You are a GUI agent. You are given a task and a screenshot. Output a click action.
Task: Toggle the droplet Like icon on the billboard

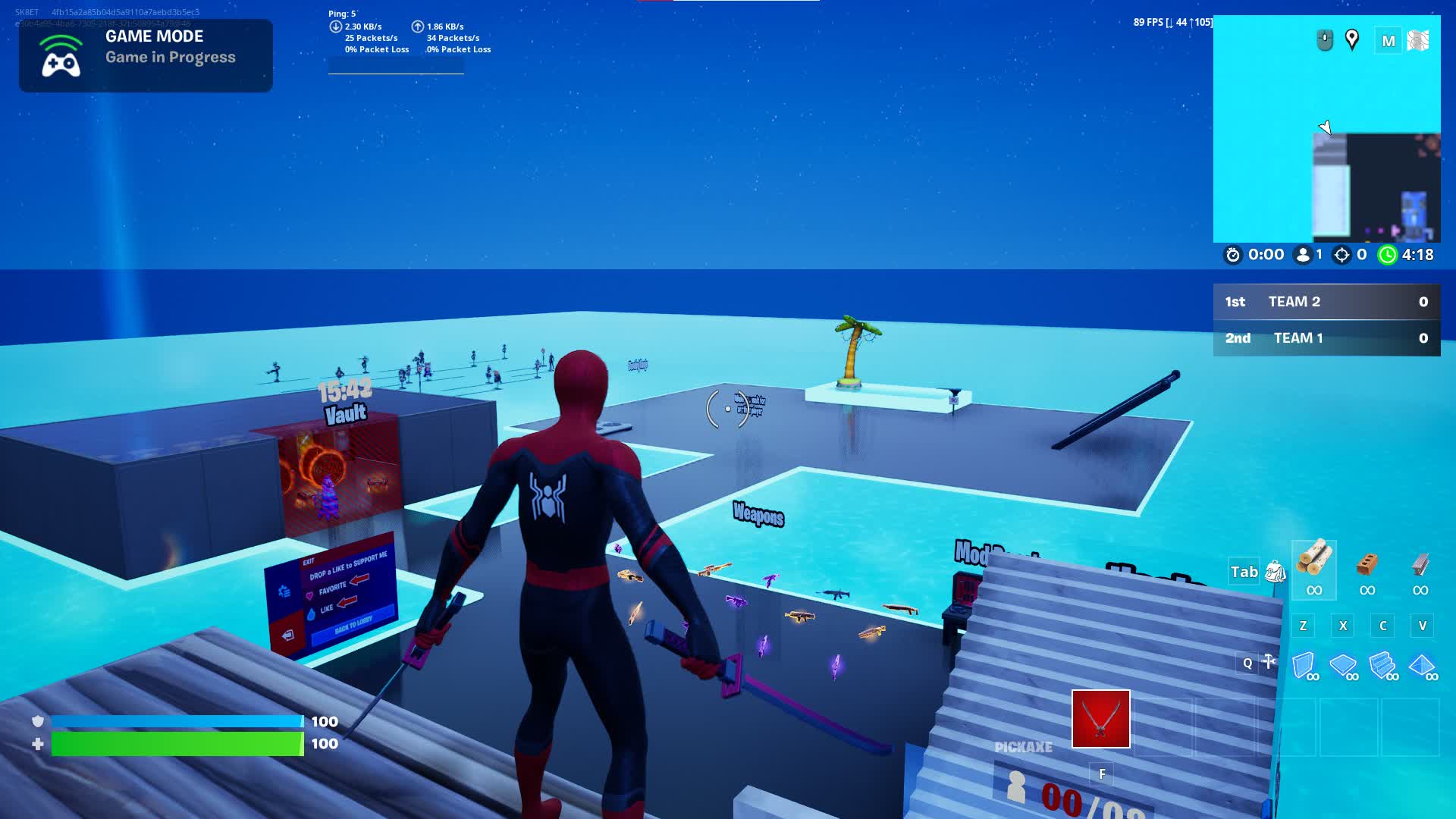312,613
